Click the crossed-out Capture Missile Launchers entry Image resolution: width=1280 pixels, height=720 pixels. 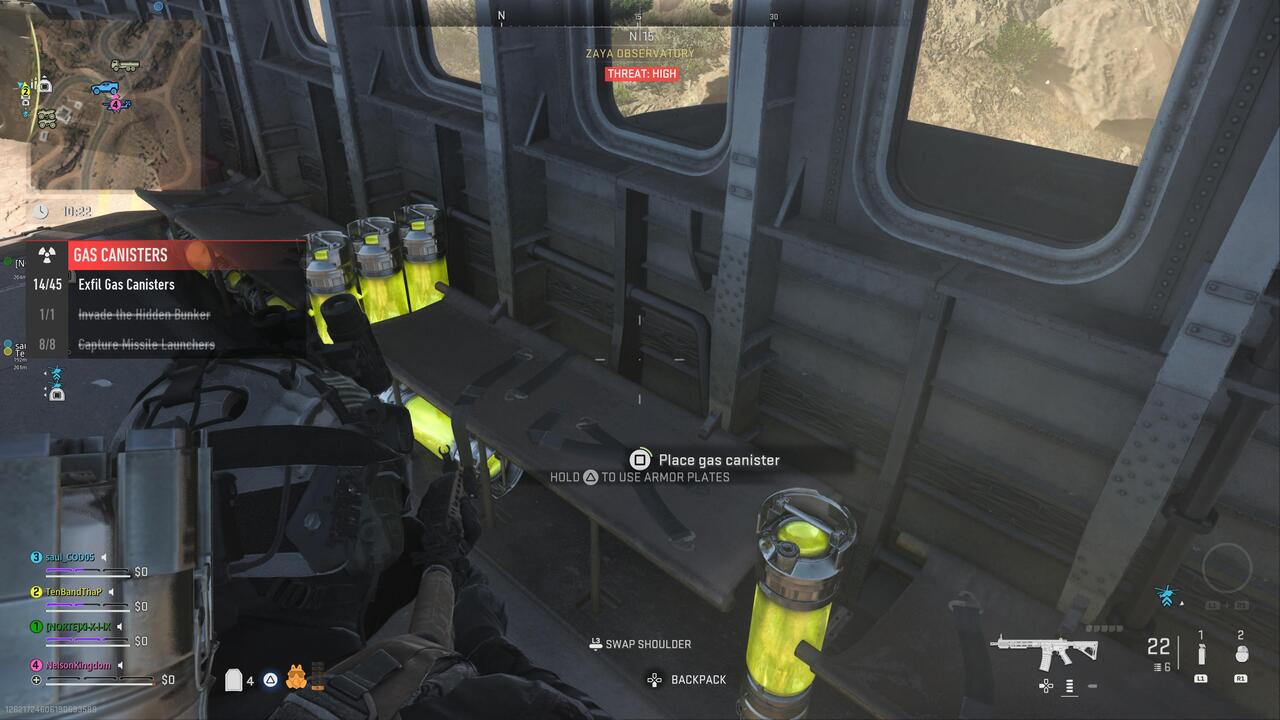(146, 344)
